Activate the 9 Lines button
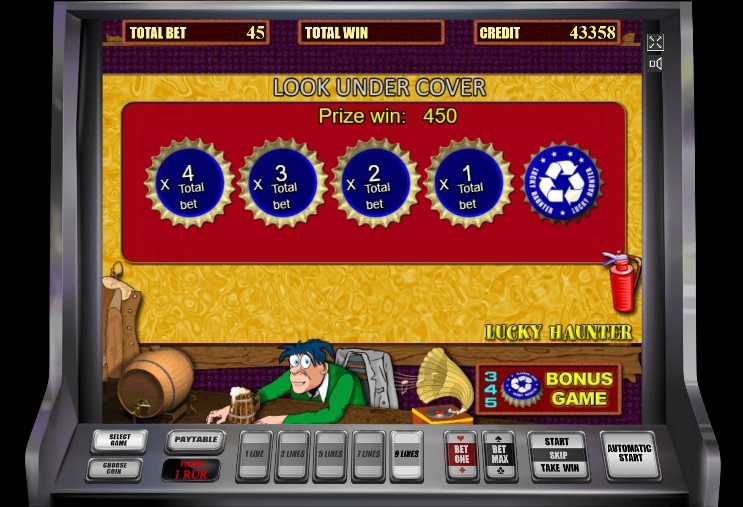 point(406,456)
